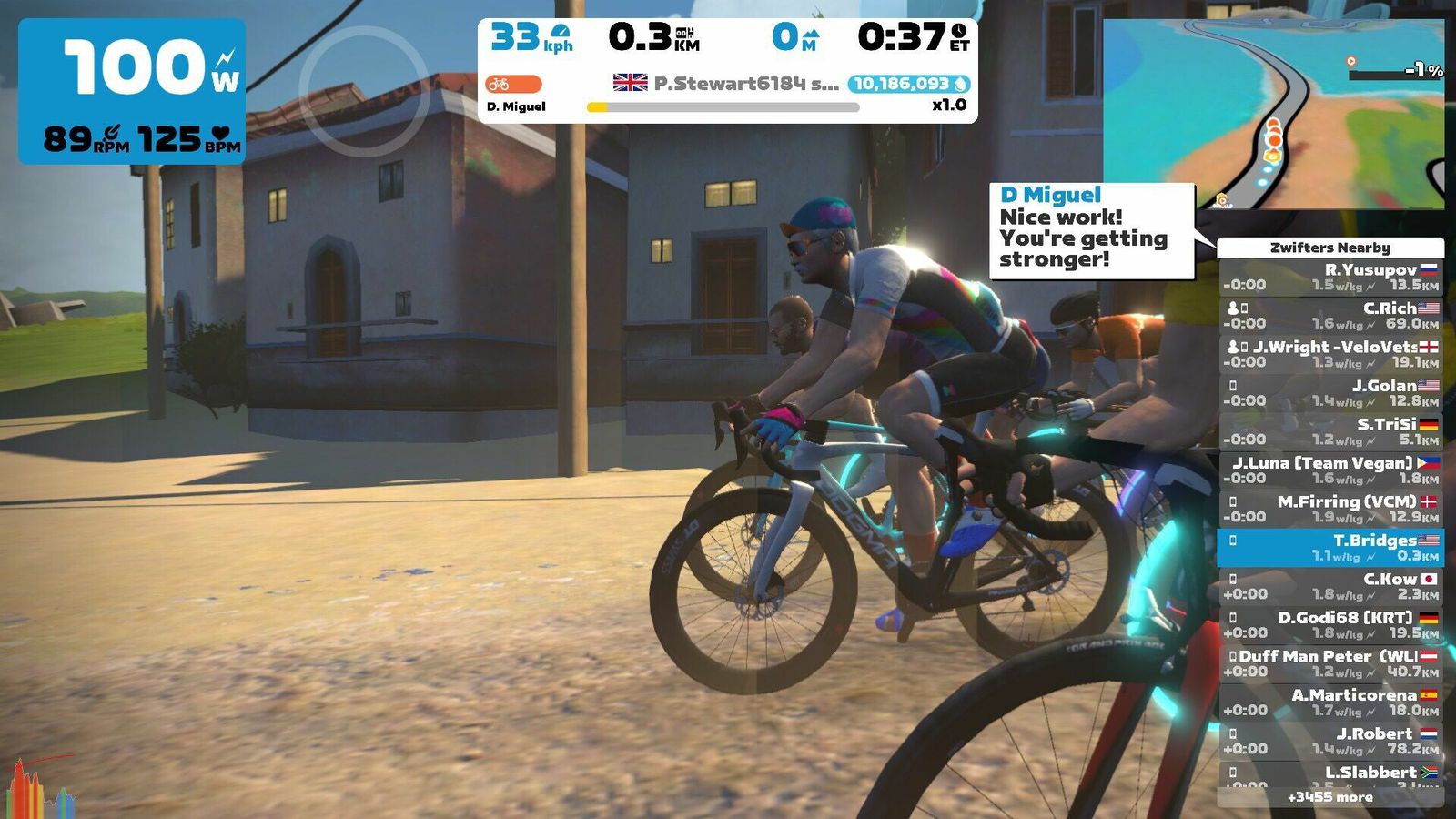
Task: Select the J.Wright -VeloVets rider row
Action: pos(1330,354)
